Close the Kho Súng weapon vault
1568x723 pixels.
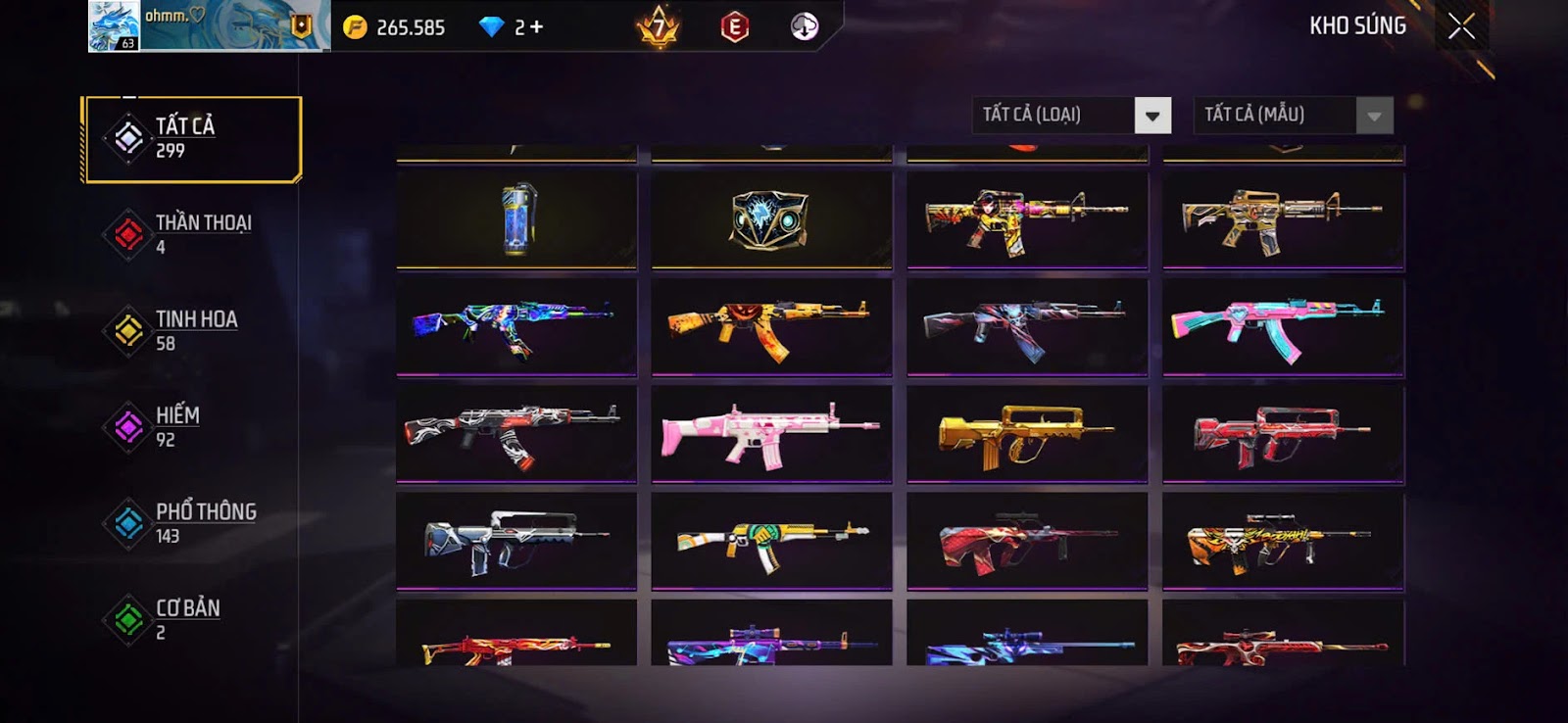click(1461, 26)
